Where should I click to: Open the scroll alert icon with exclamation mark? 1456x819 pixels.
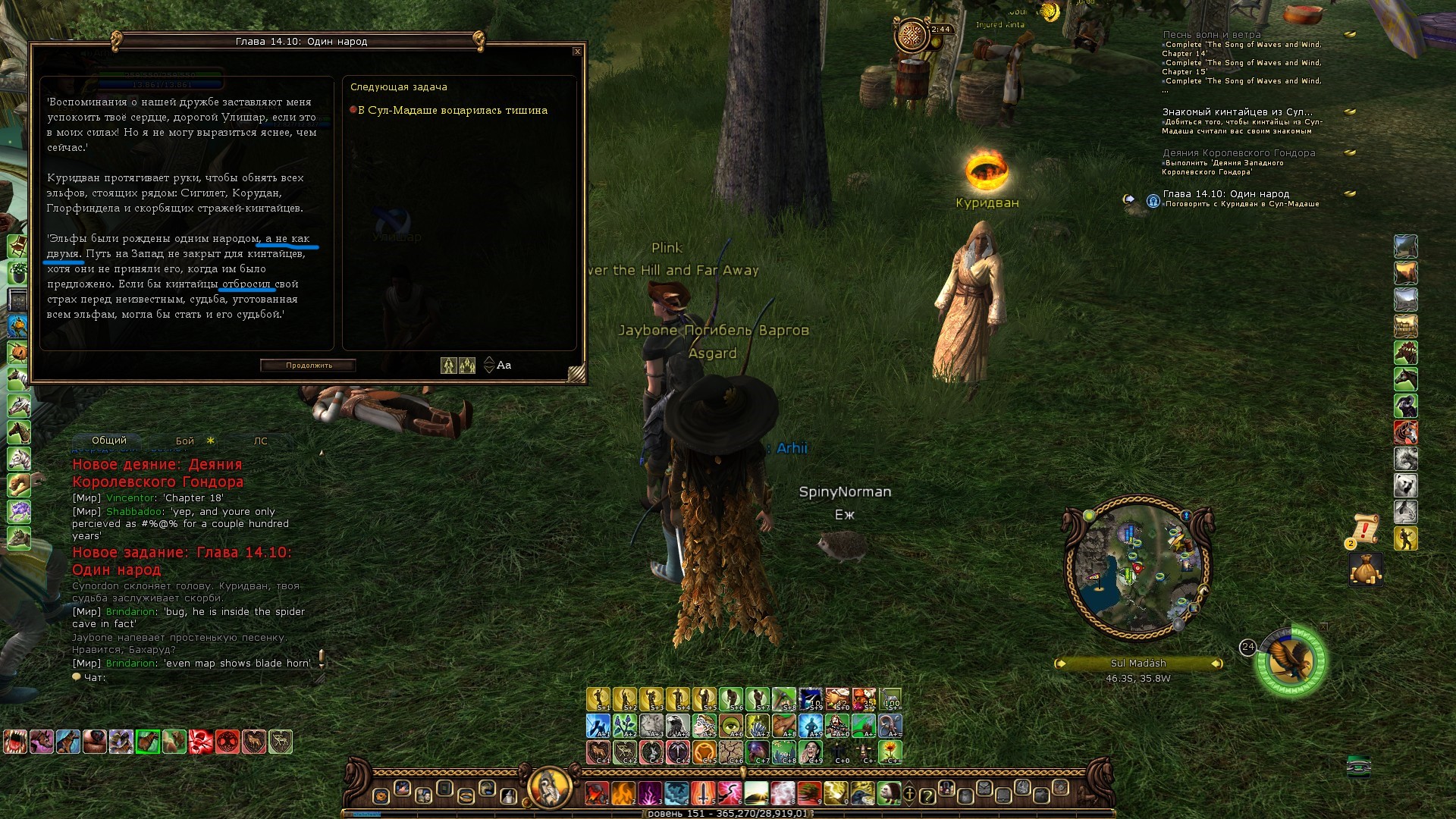click(1364, 529)
